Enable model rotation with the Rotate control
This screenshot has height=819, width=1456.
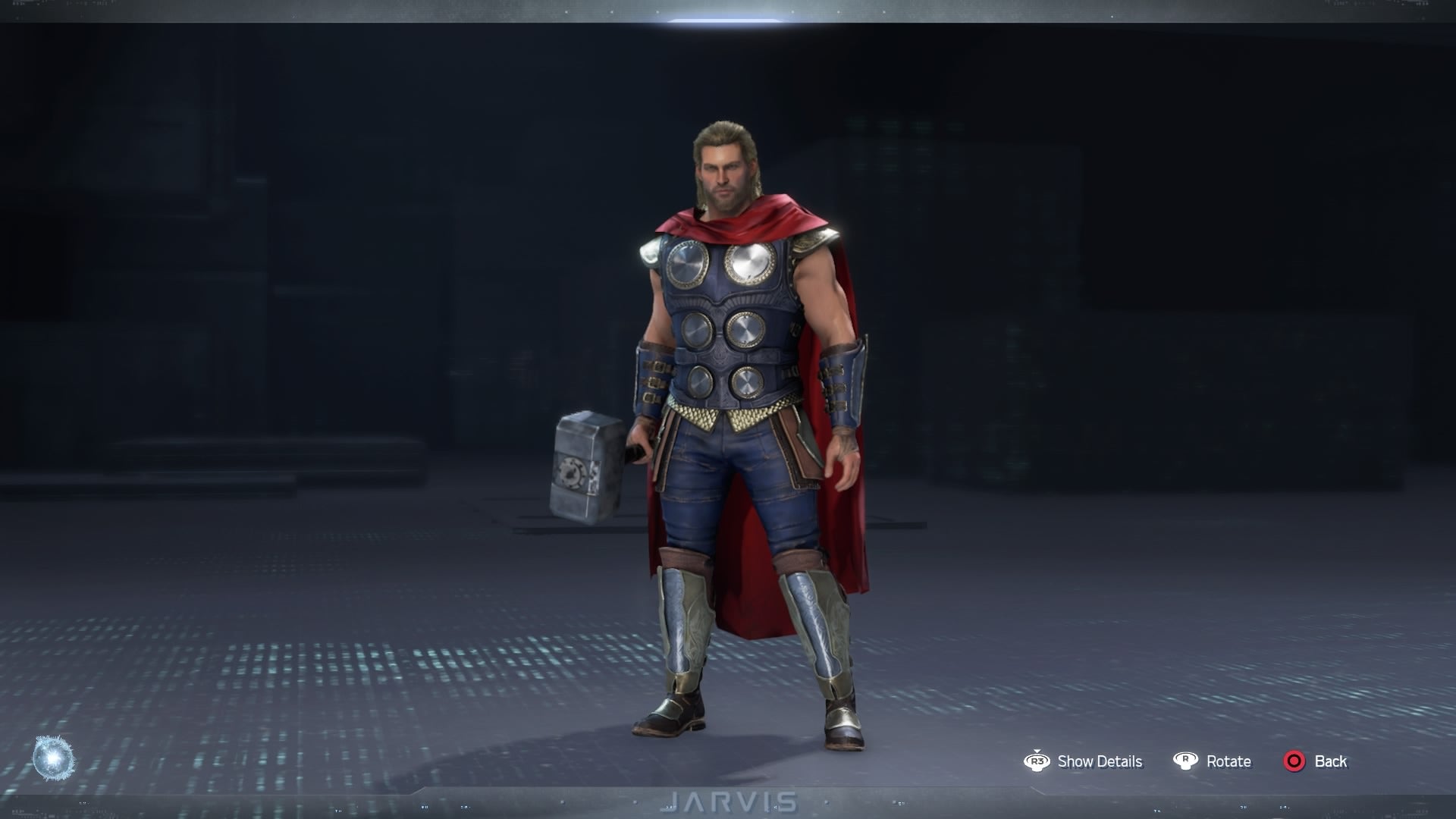pyautogui.click(x=1228, y=761)
